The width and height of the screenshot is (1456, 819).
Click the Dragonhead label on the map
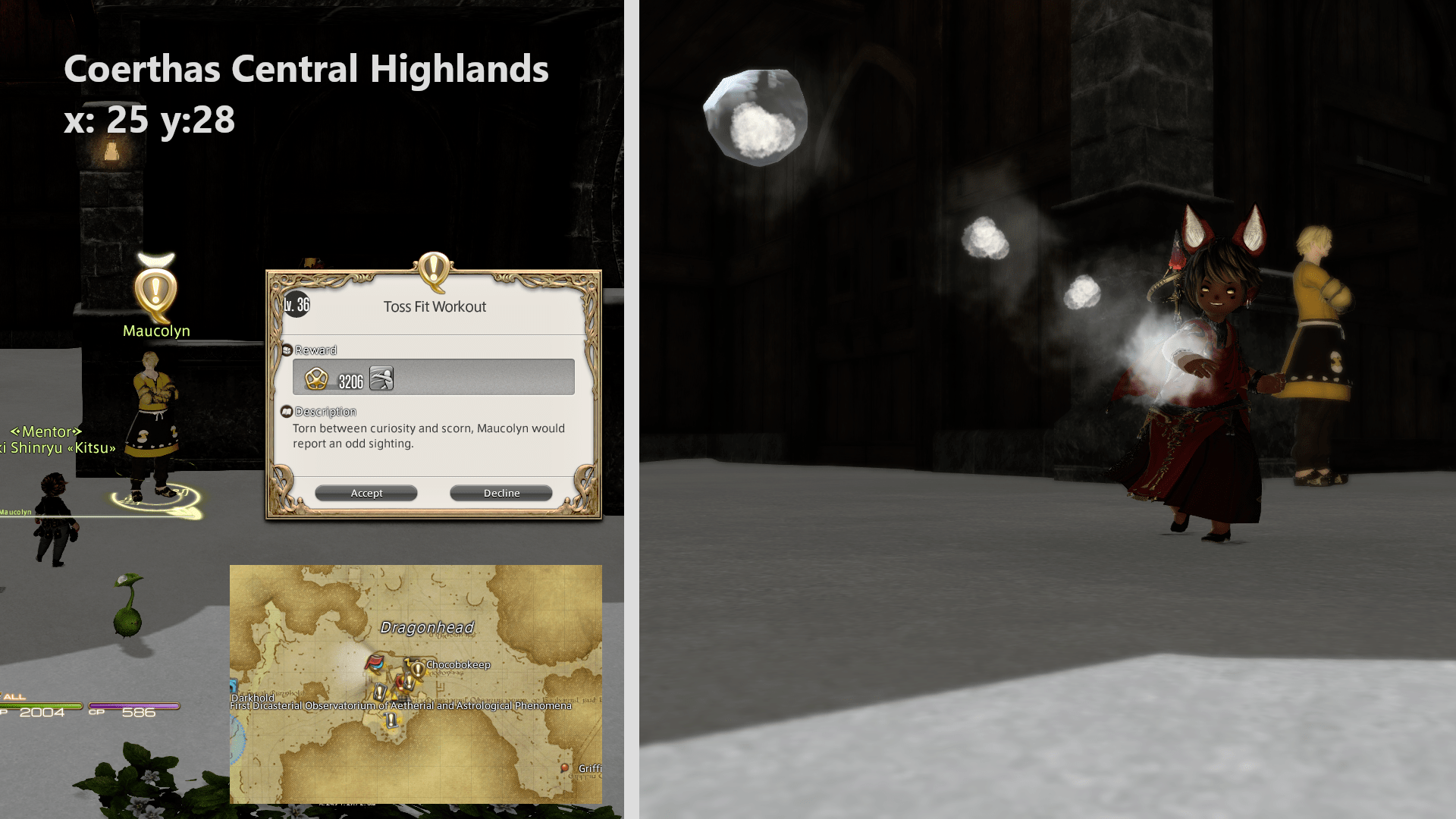428,628
